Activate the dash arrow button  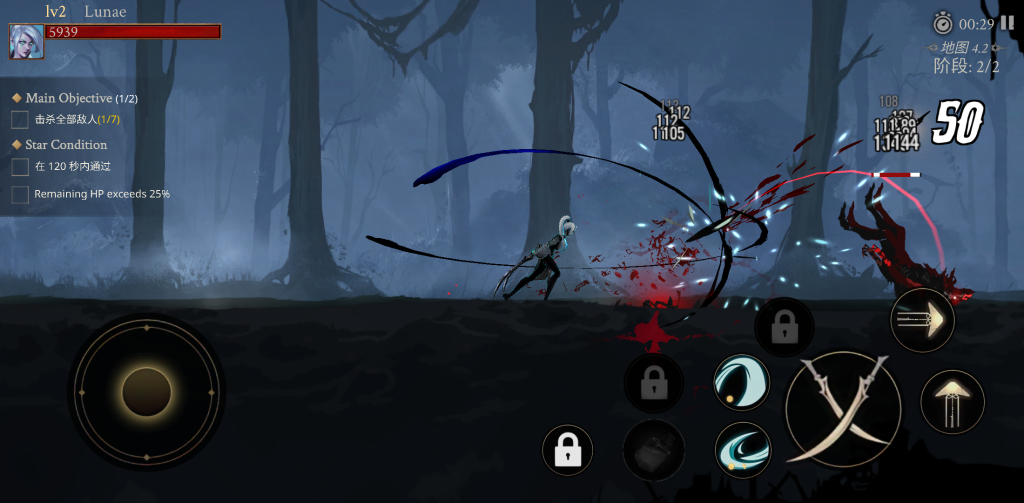pyautogui.click(x=922, y=321)
